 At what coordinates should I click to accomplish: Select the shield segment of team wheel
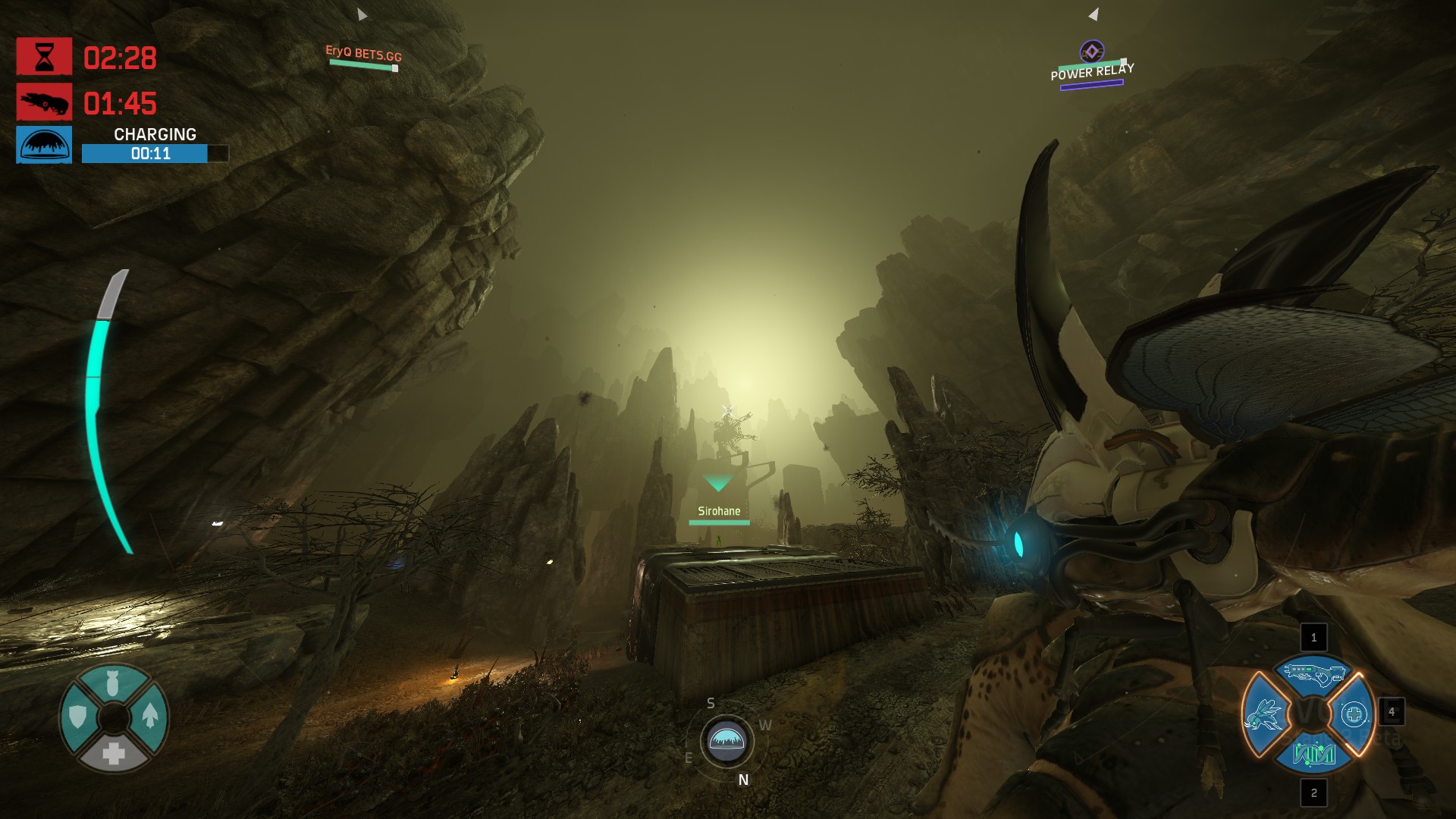(x=77, y=716)
